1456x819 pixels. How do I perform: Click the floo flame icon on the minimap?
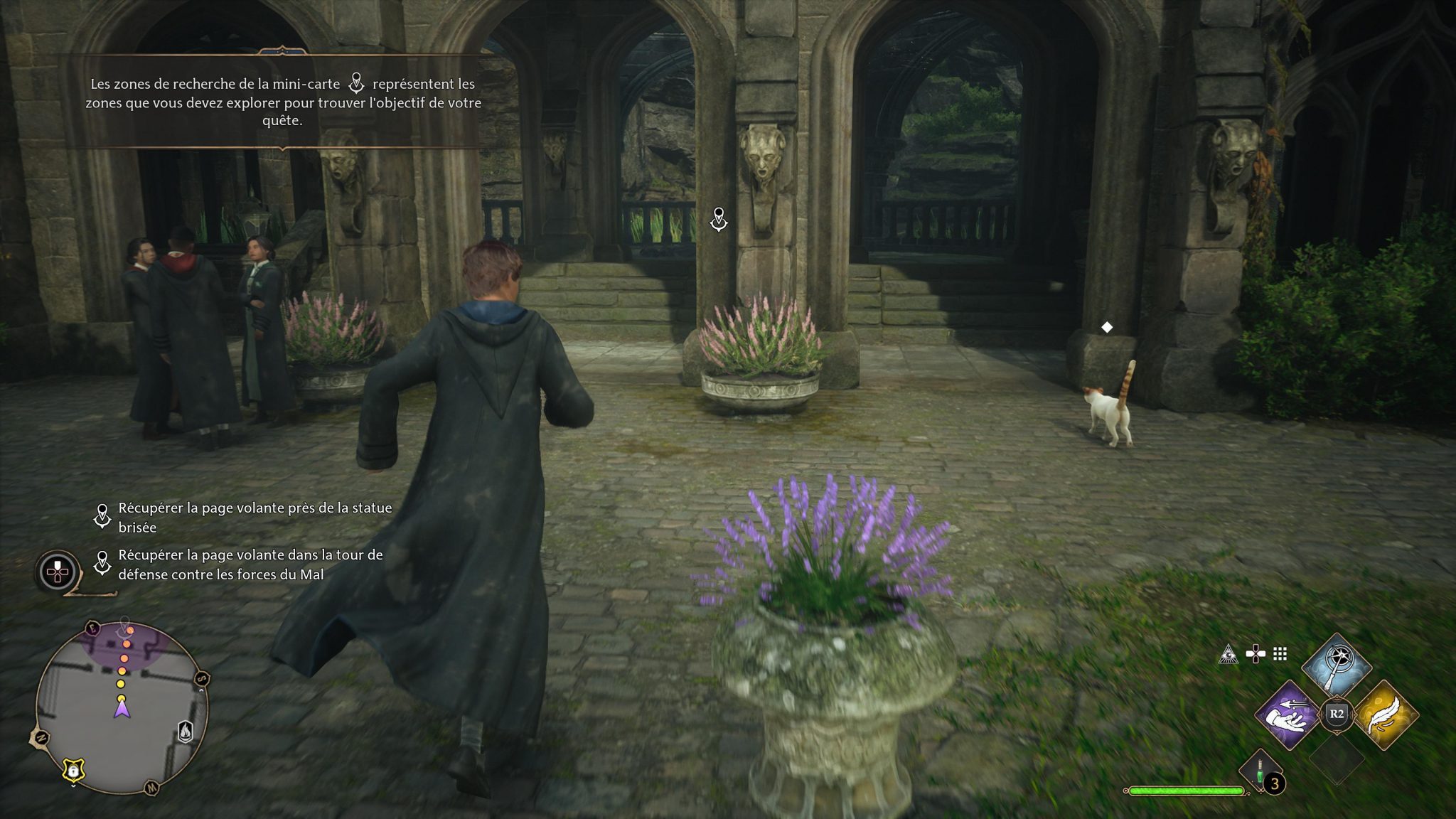tap(186, 733)
